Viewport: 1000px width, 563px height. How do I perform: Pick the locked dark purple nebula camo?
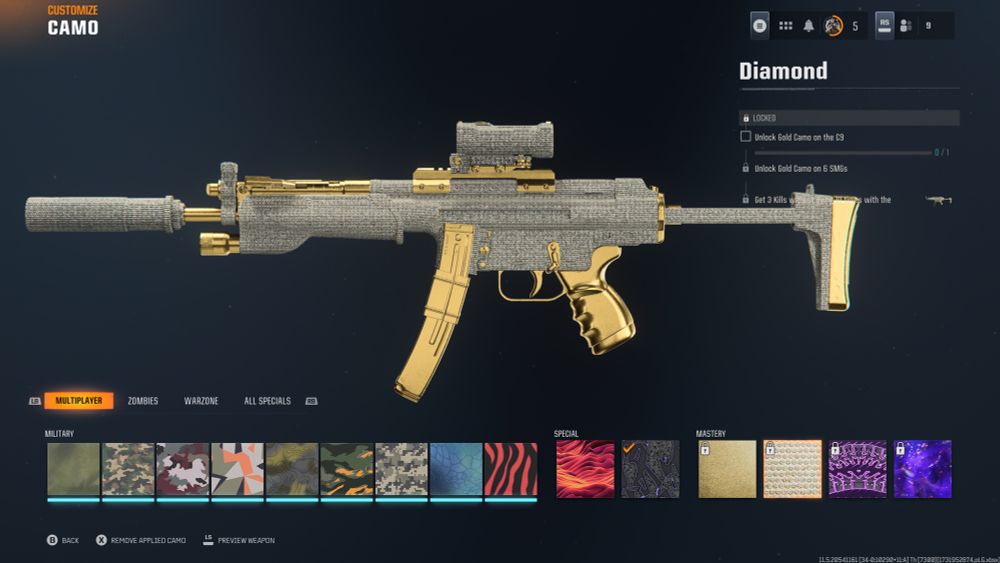click(922, 469)
